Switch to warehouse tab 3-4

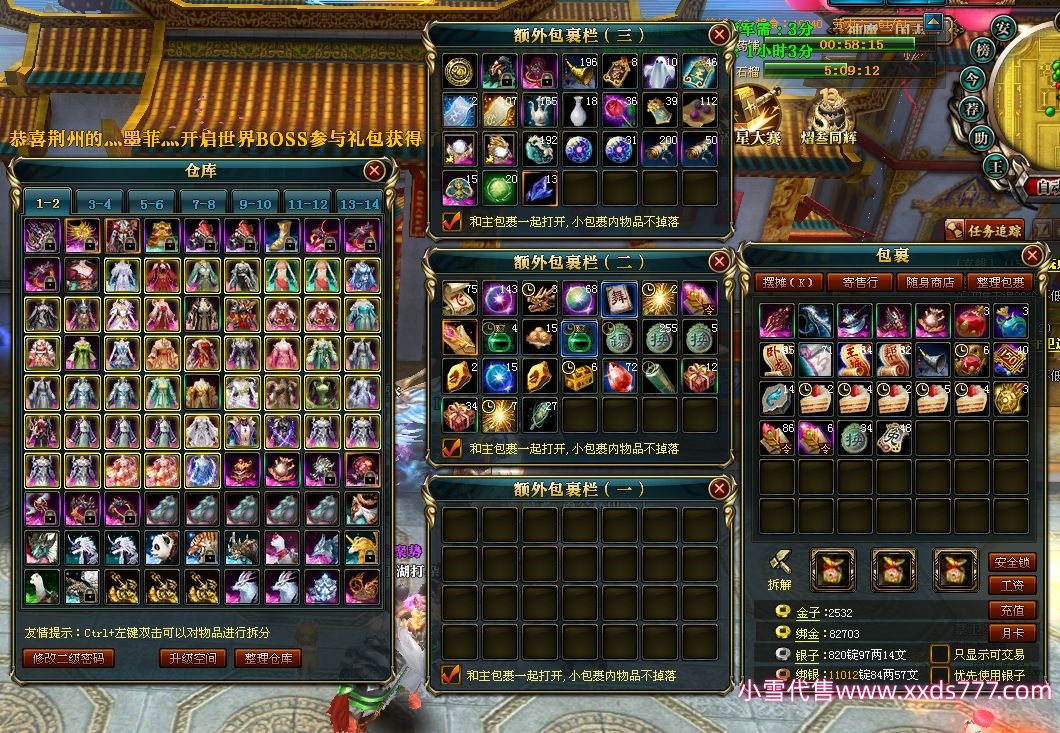tap(100, 203)
